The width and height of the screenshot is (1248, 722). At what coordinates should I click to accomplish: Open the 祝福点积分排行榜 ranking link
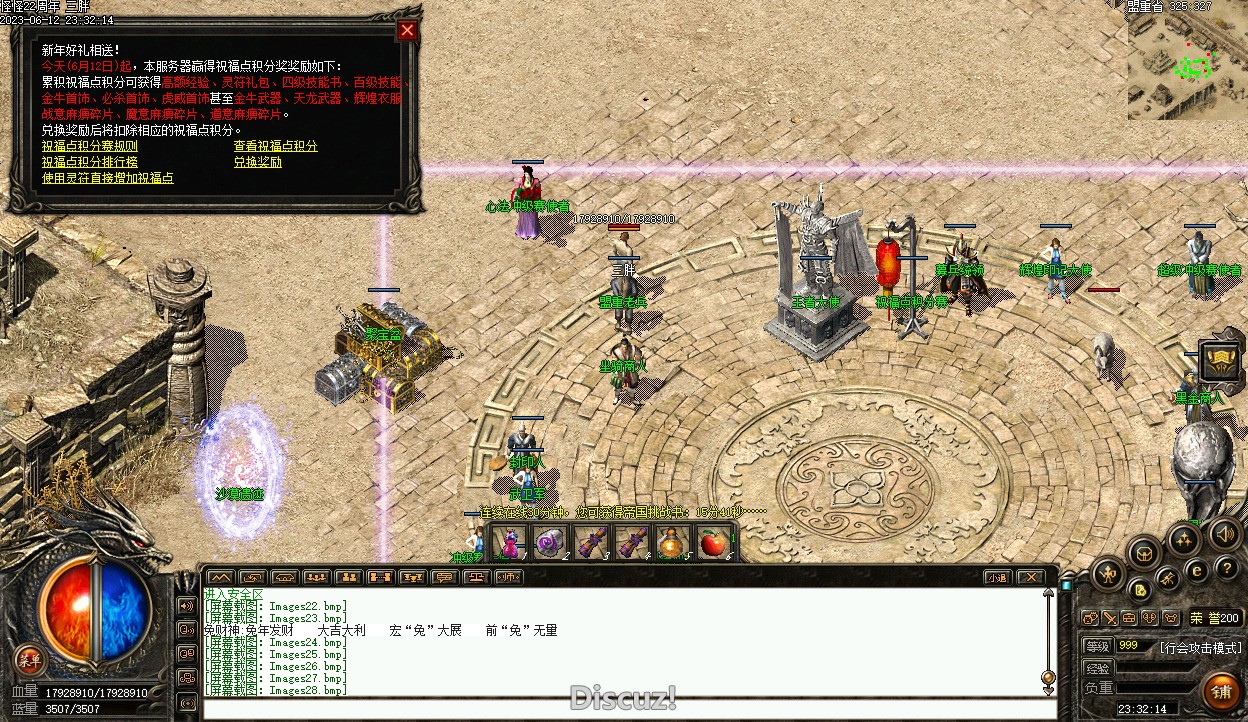[x=89, y=162]
